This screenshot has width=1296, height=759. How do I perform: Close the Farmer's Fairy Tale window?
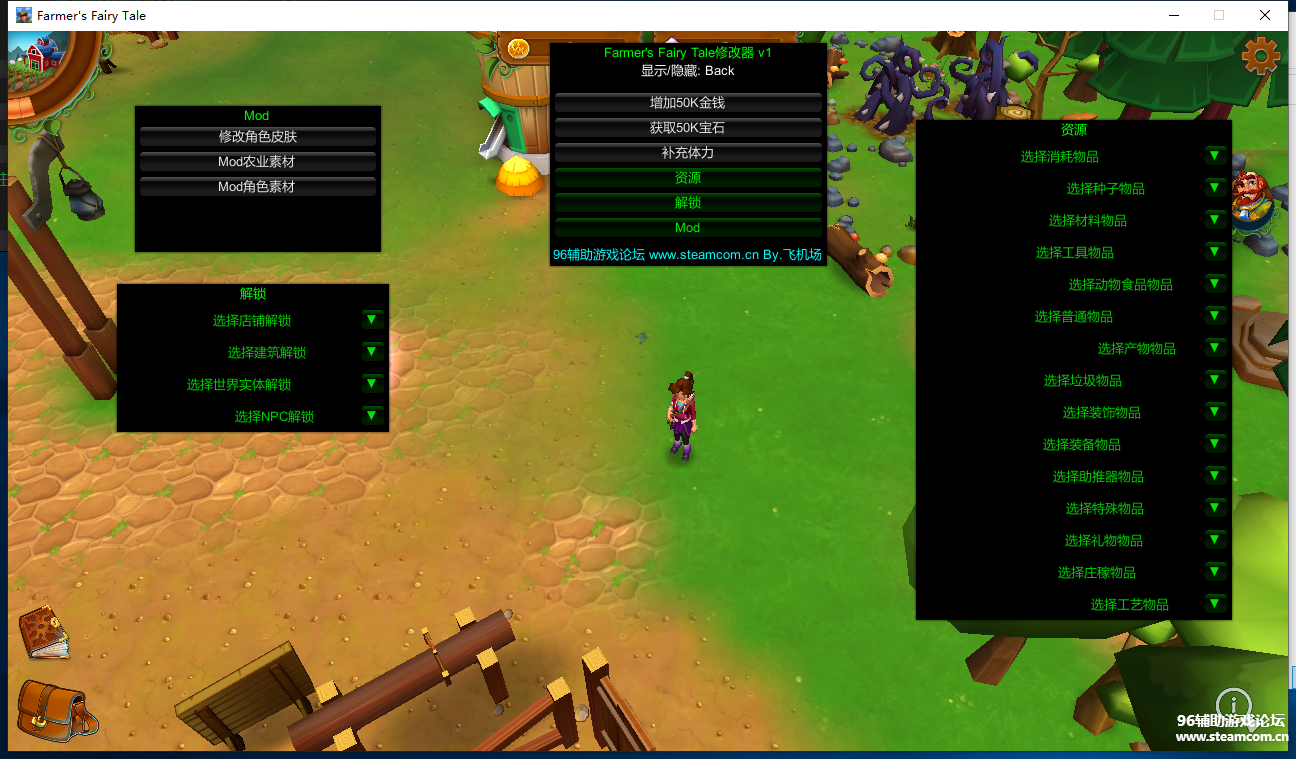click(x=1265, y=15)
